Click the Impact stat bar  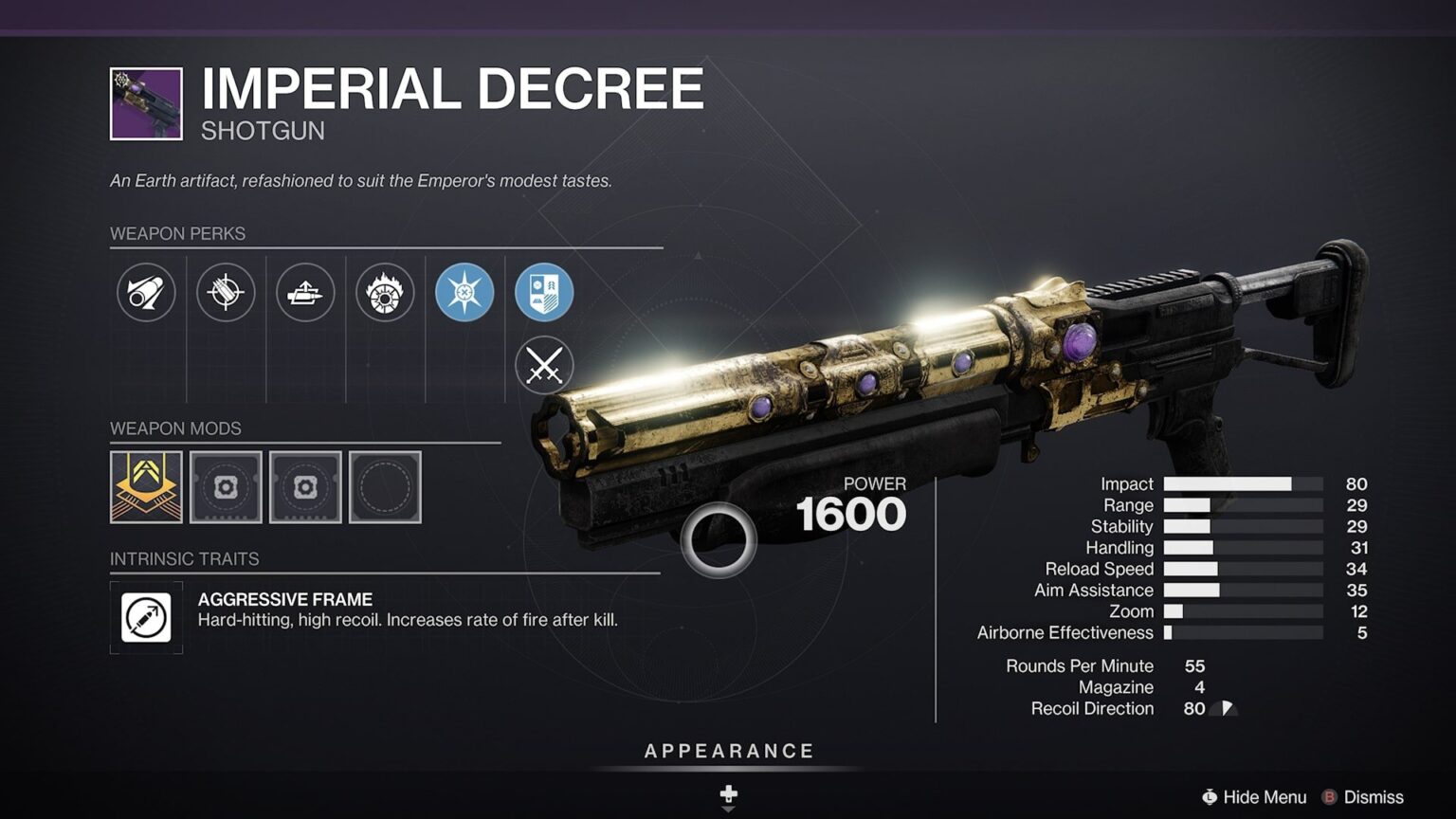point(1245,483)
